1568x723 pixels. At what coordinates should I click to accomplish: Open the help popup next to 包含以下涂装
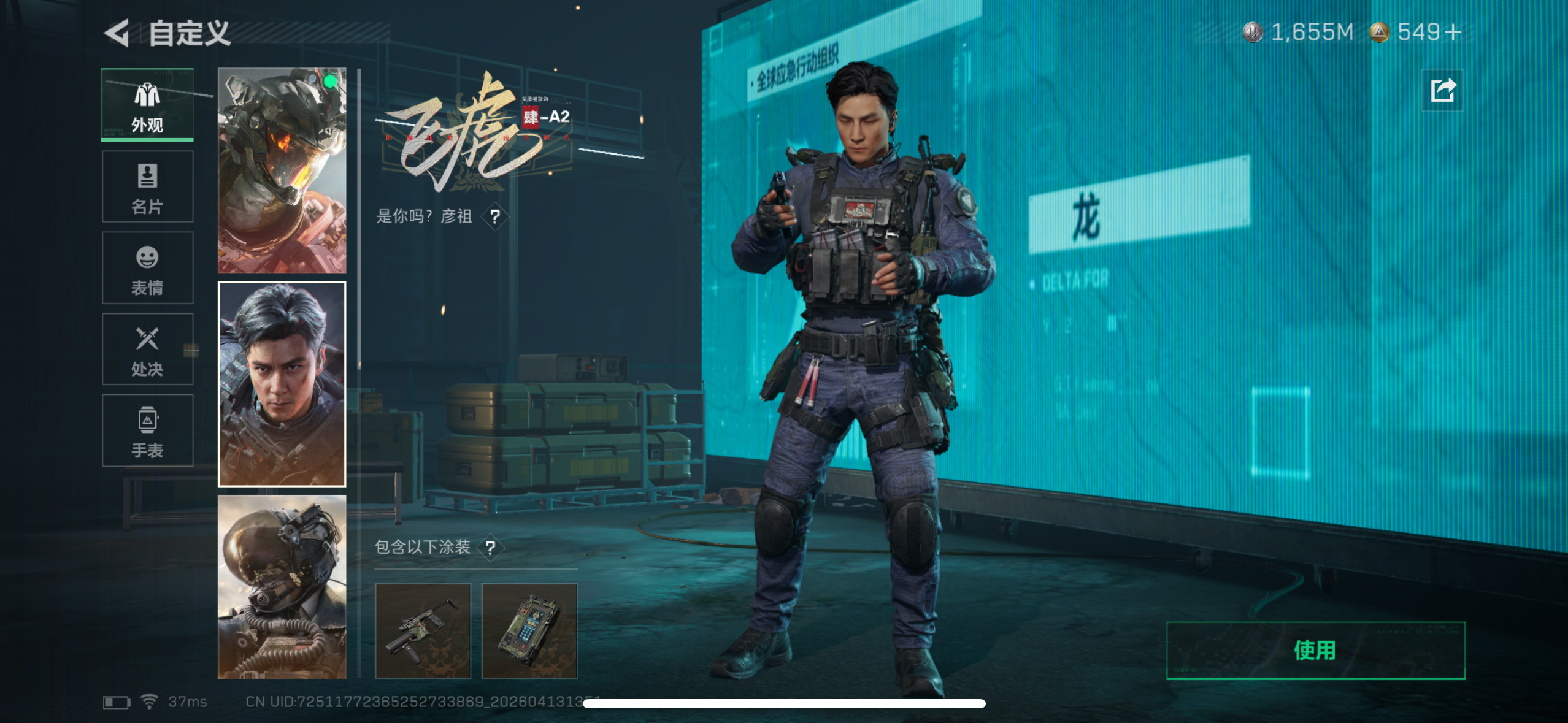tap(490, 549)
